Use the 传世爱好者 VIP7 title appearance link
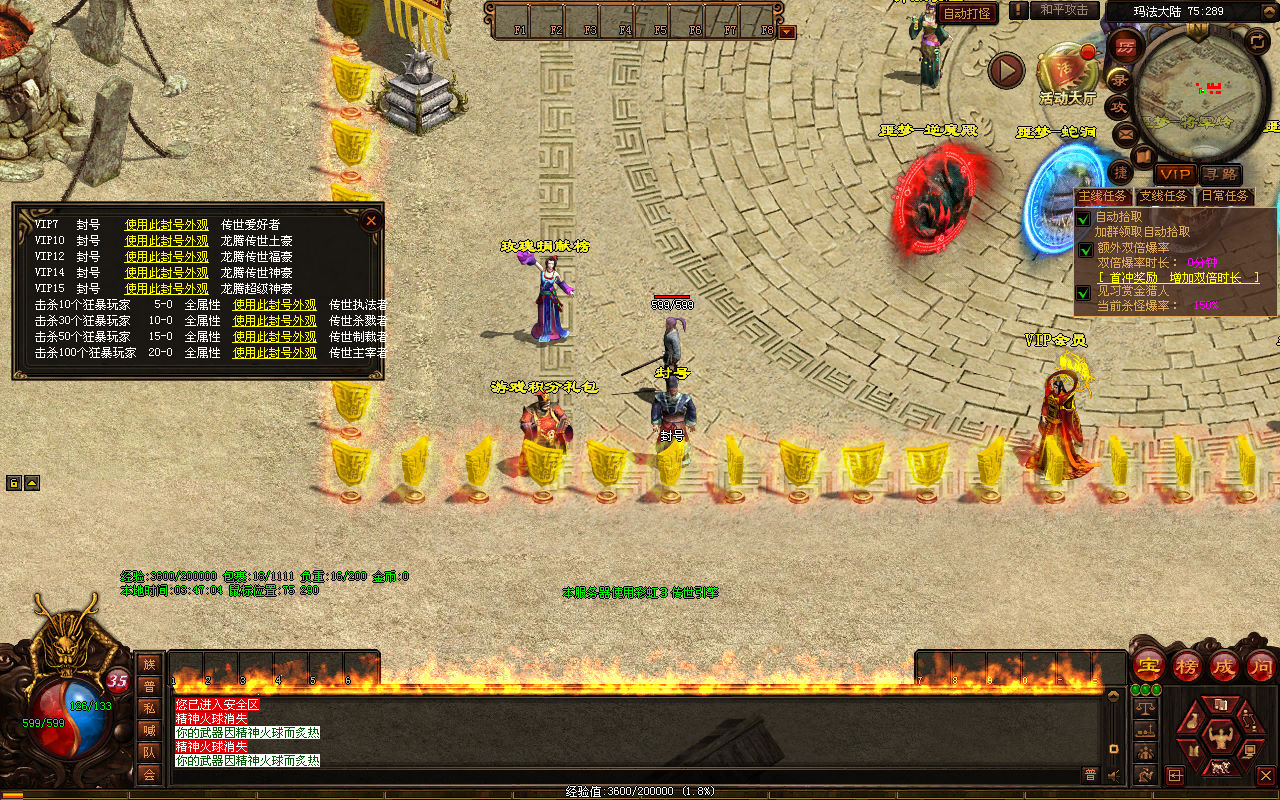Viewport: 1280px width, 800px height. tap(165, 225)
